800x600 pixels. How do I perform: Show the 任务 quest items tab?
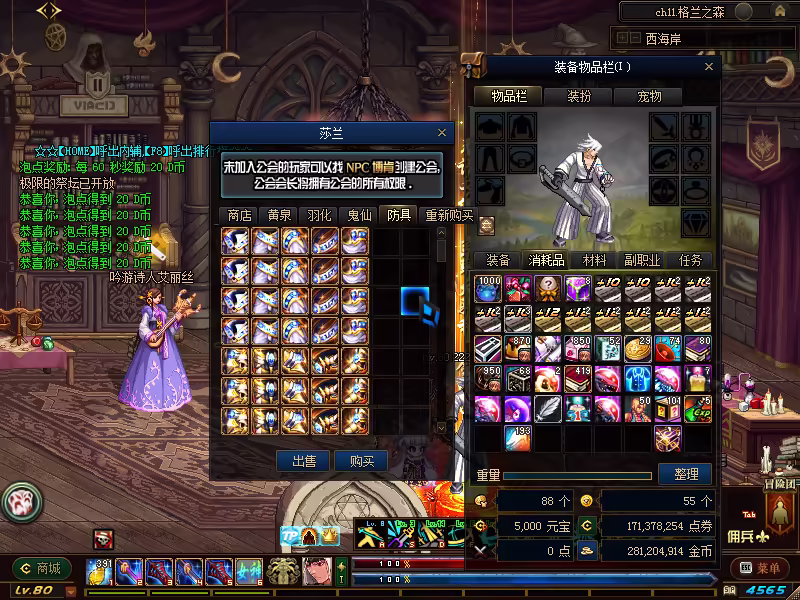pos(690,260)
